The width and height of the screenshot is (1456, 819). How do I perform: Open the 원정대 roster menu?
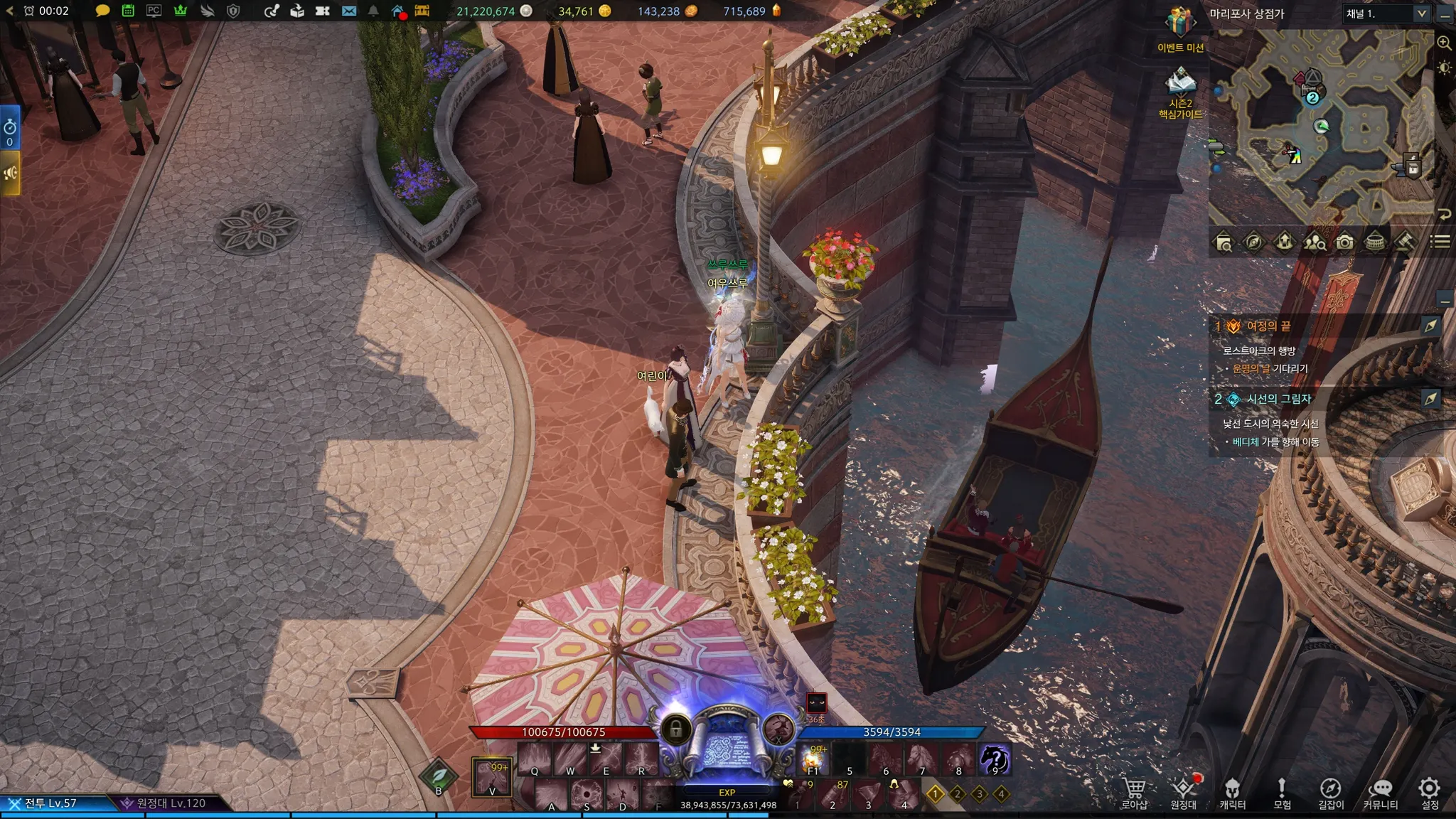(x=1184, y=791)
